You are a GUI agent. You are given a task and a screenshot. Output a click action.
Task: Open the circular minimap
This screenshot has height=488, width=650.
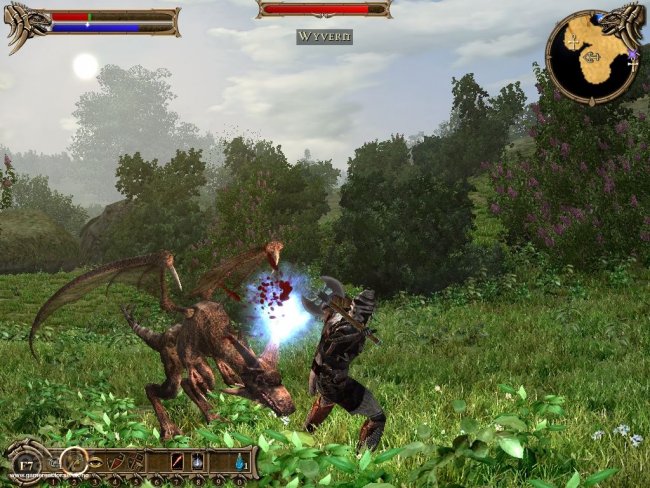591,56
